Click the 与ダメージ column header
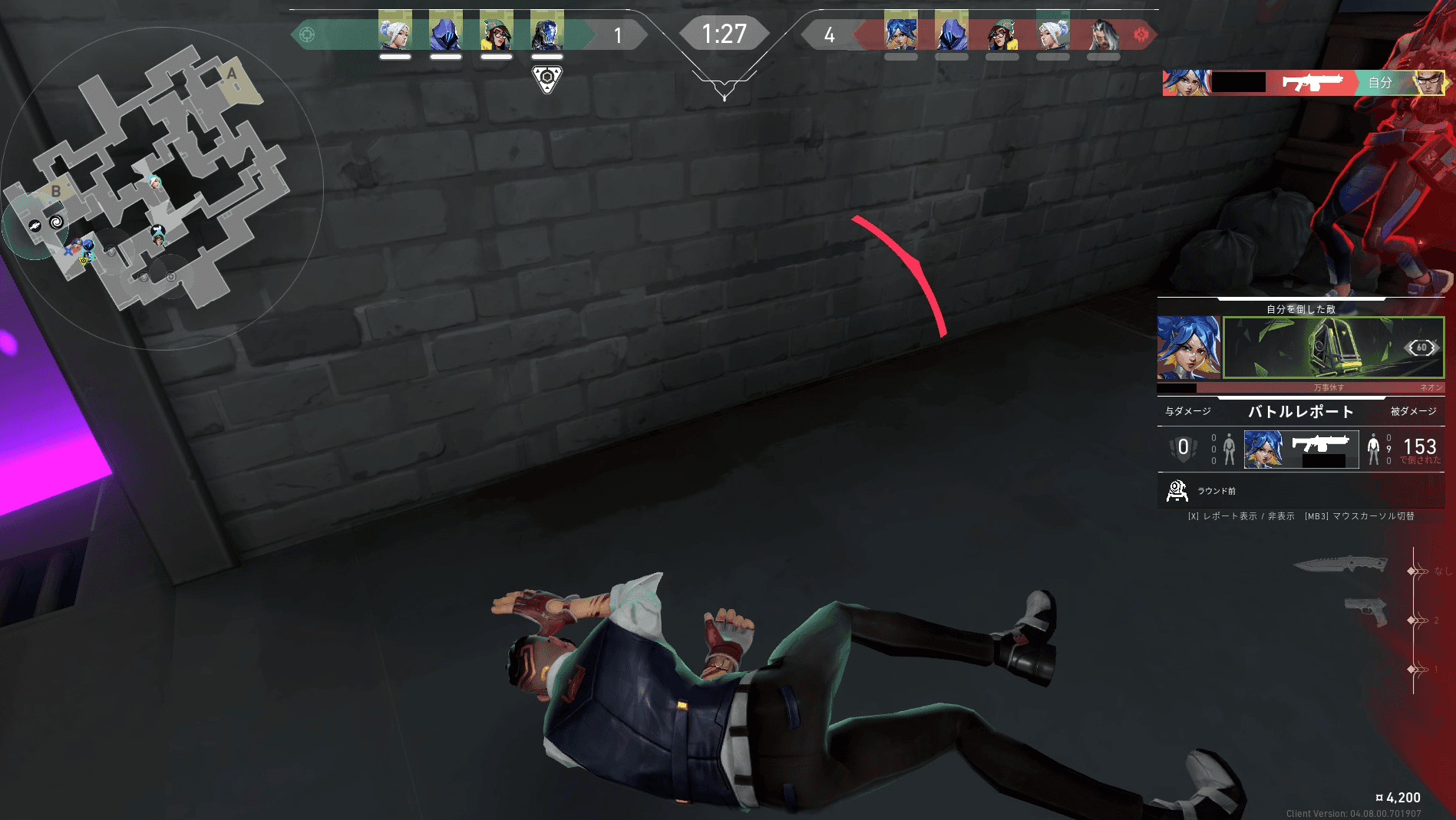This screenshot has width=1456, height=820. coord(1188,412)
